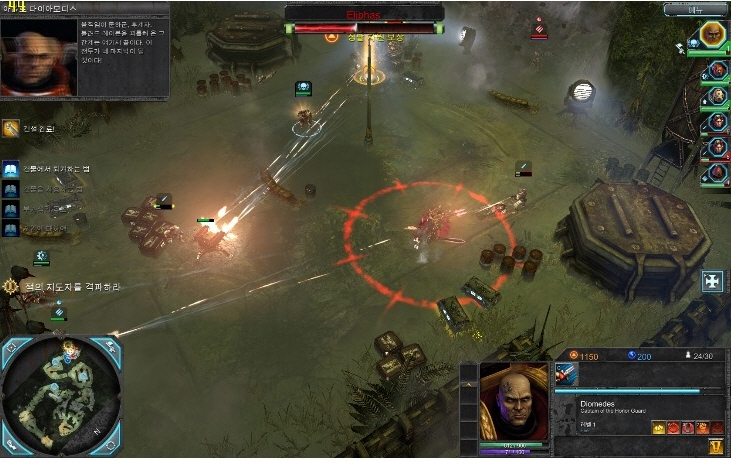Image resolution: width=743 pixels, height=474 pixels.
Task: Click the top-left minimap corner button
Action: tap(12, 349)
